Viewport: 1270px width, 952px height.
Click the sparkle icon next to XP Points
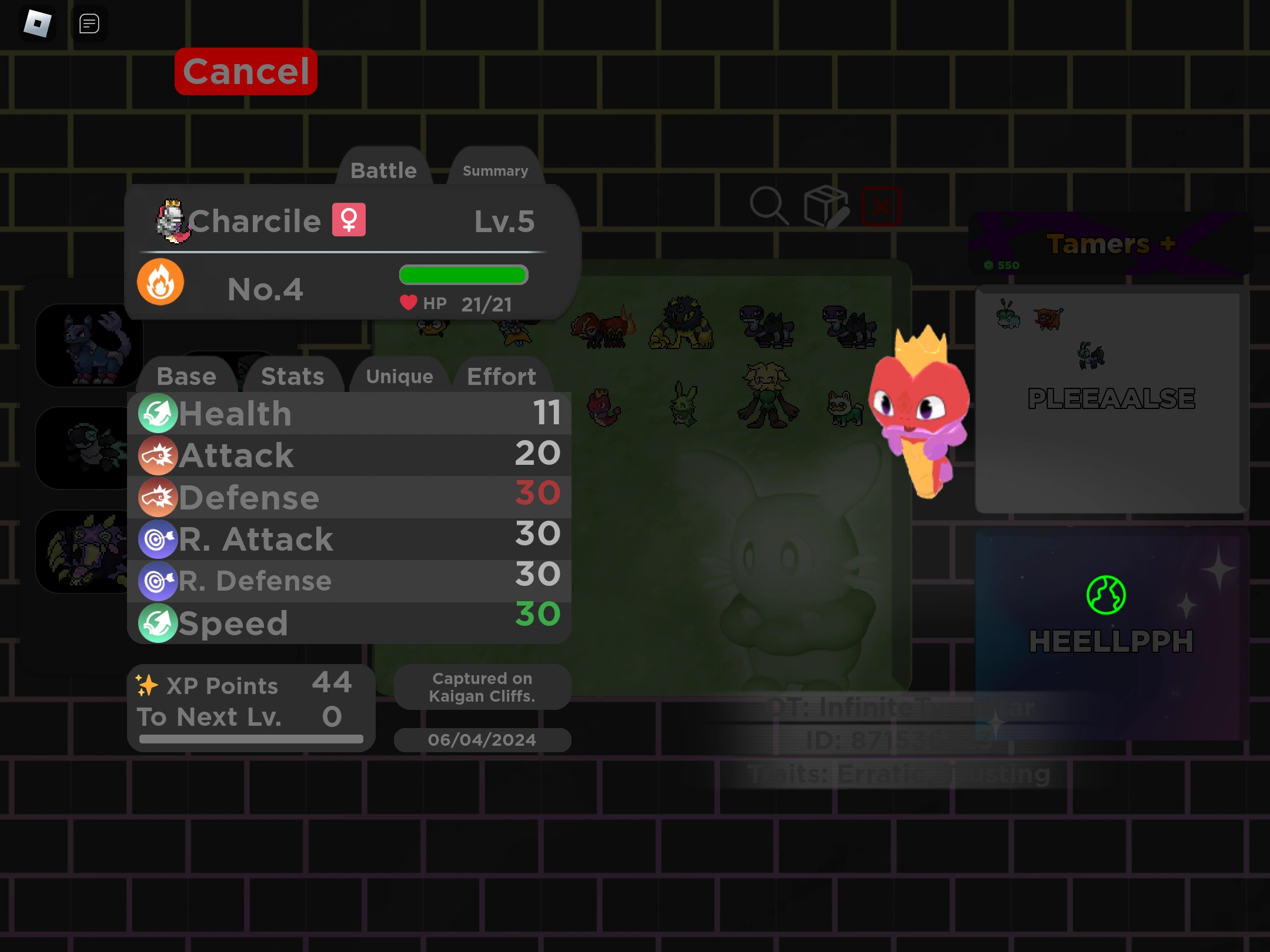coord(147,683)
